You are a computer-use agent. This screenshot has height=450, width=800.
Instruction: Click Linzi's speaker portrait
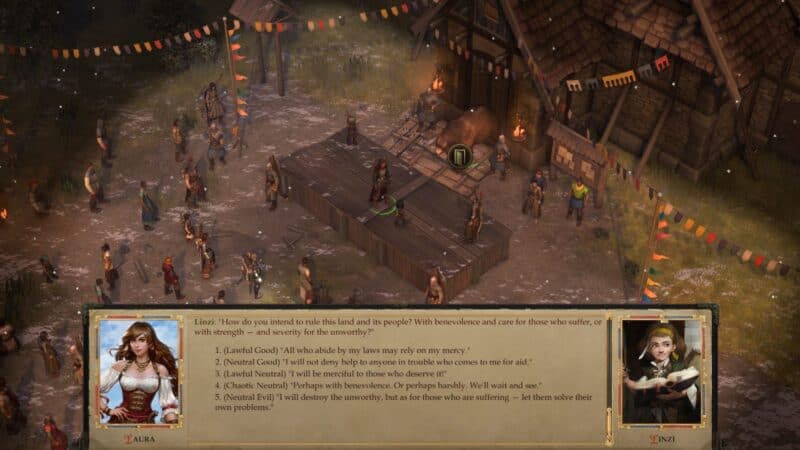660,371
